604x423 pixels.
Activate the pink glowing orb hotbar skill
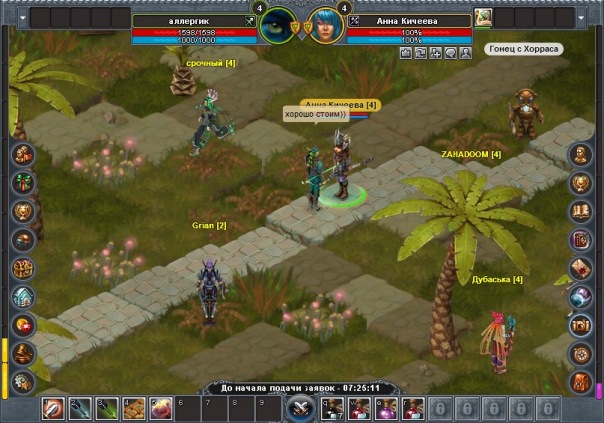158,408
